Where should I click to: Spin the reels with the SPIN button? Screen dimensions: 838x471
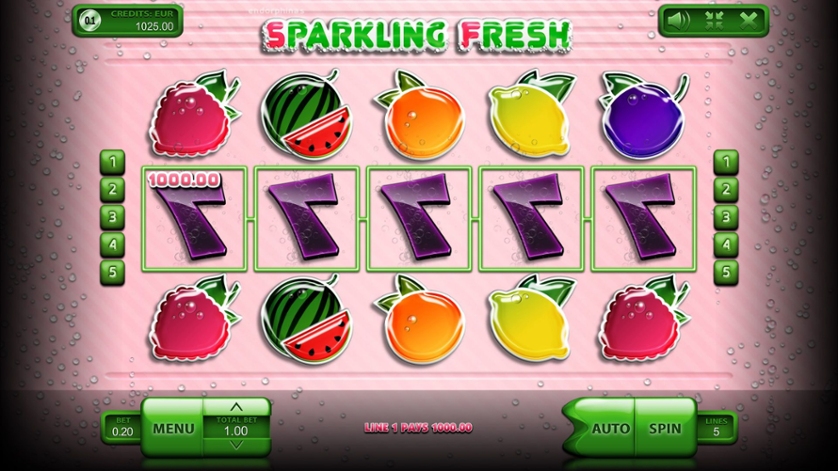(664, 428)
